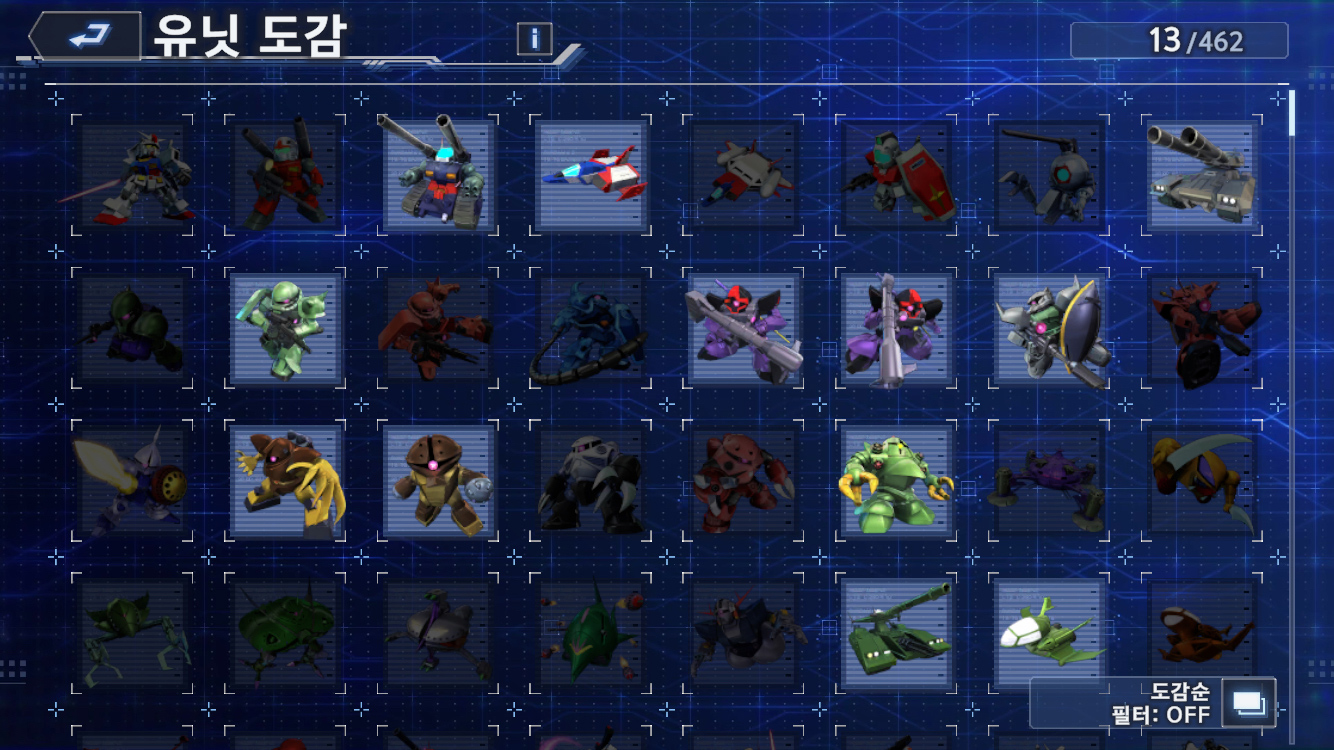Select the green Magella Attack tank
This screenshot has width=1334, height=750.
897,634
